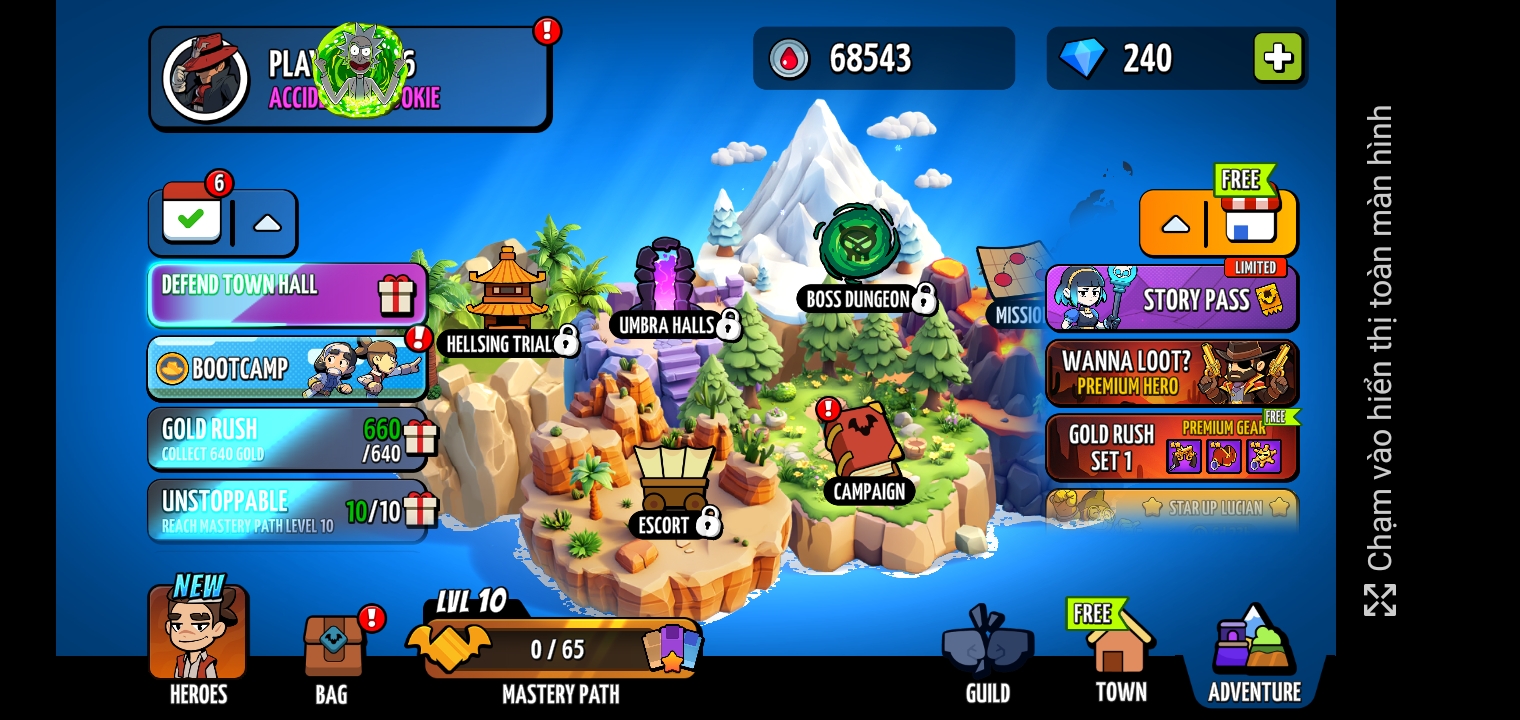View the limited Story Pass
The height and width of the screenshot is (720, 1520).
(1171, 299)
